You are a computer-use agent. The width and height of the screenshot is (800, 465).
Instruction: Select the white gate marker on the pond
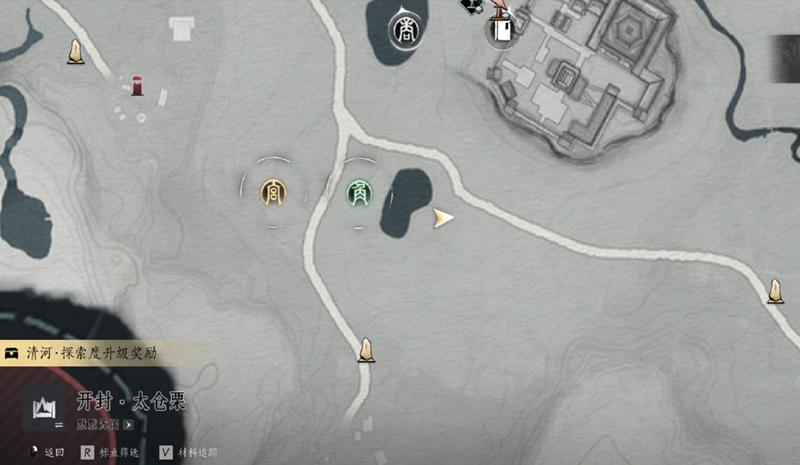[x=406, y=31]
